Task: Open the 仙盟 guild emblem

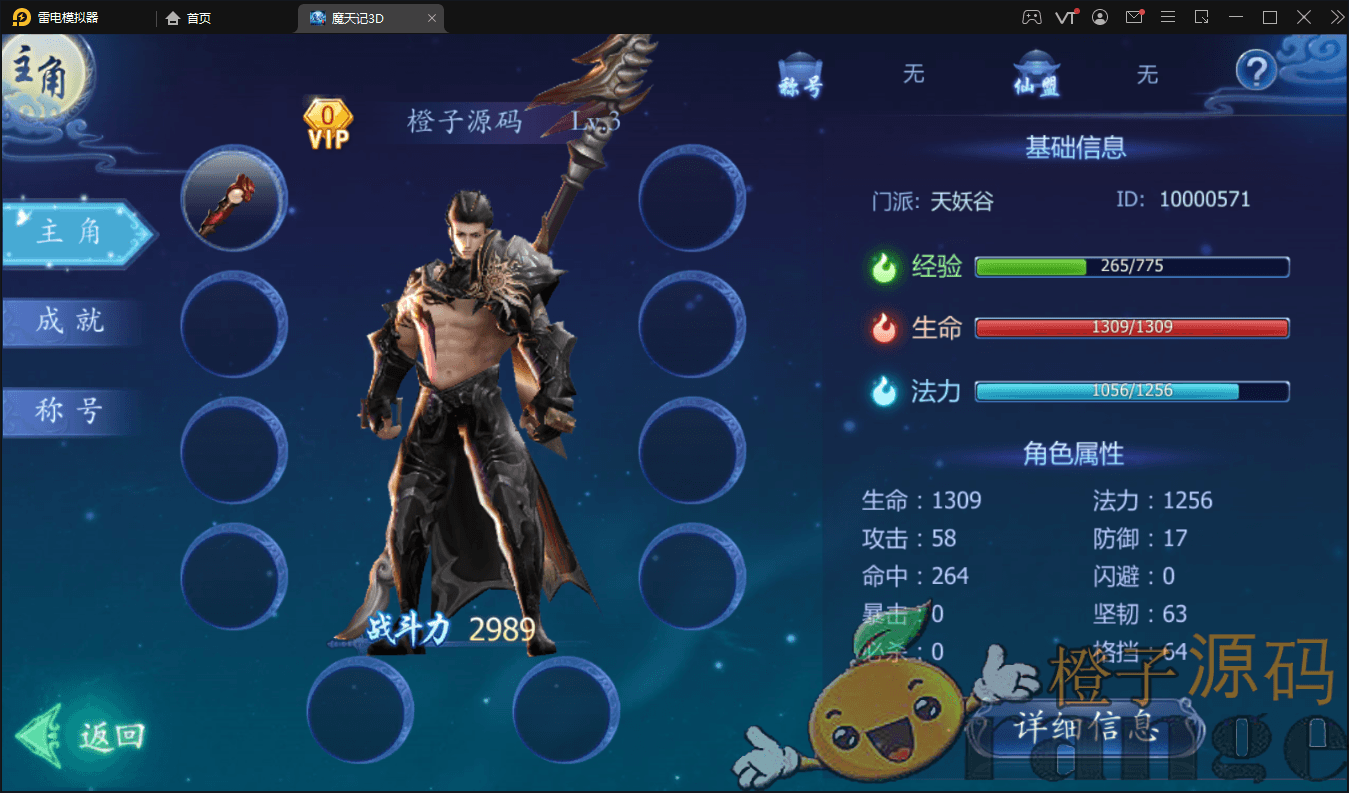Action: [x=1036, y=75]
